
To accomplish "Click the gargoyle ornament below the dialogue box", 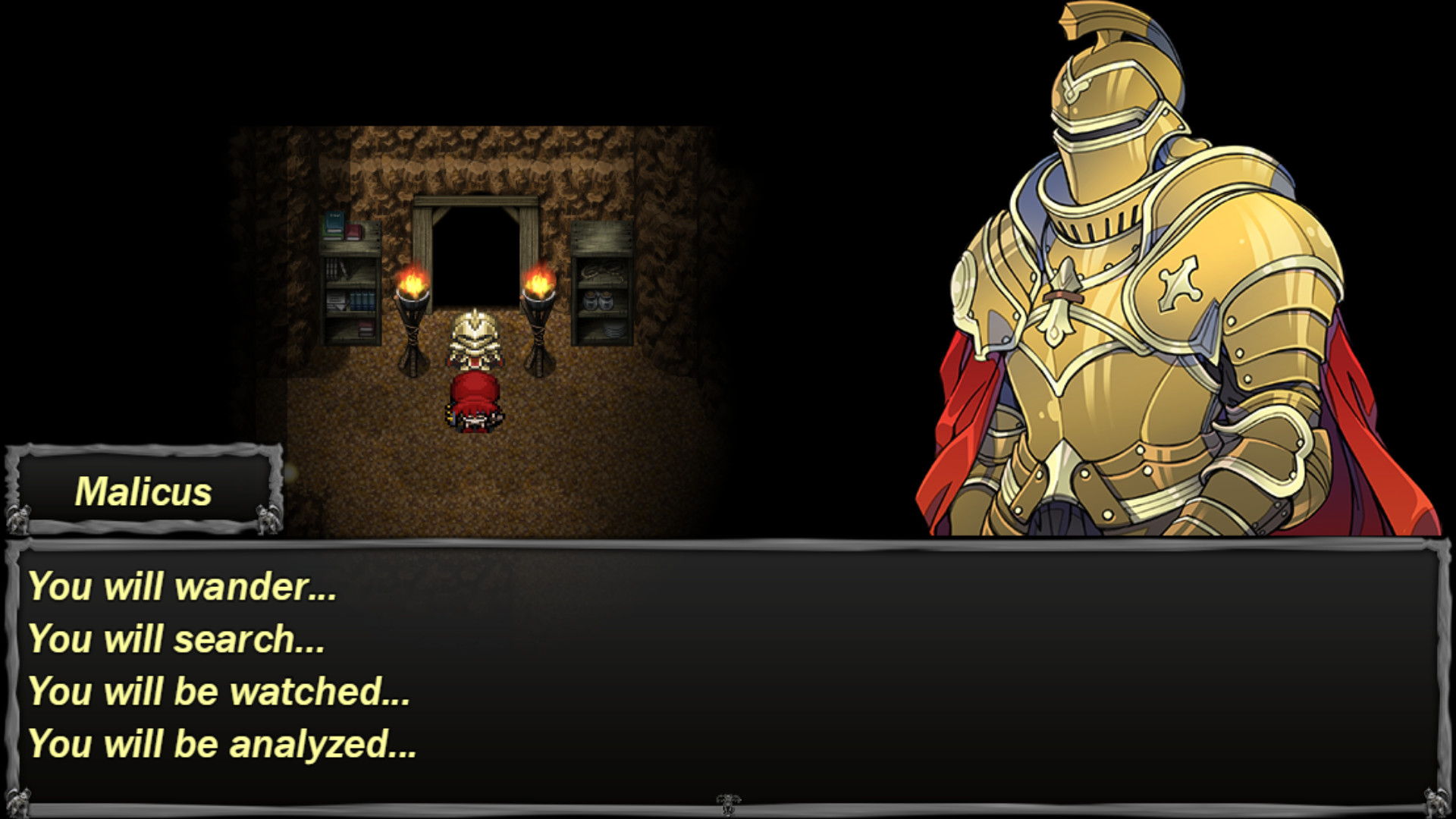I will coord(724,802).
